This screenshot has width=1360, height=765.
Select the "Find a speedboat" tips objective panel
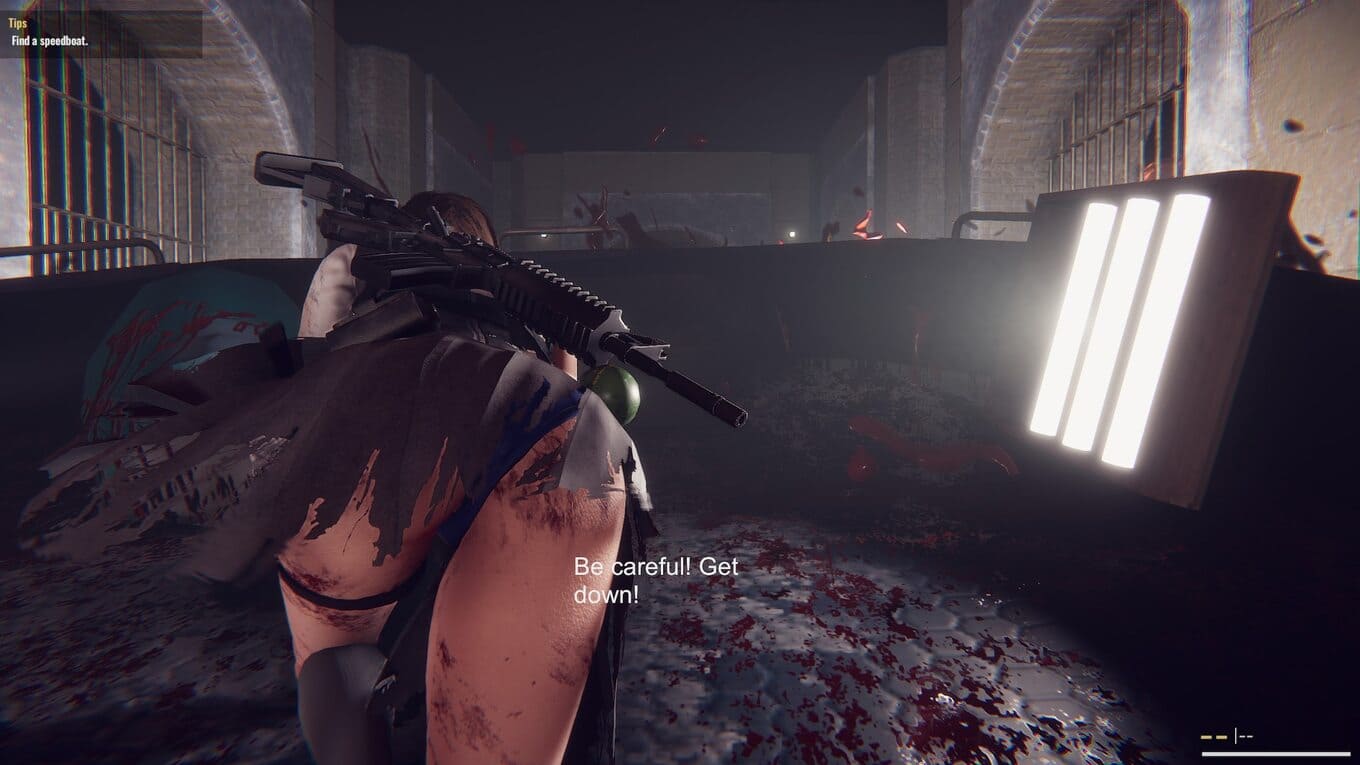[x=100, y=32]
